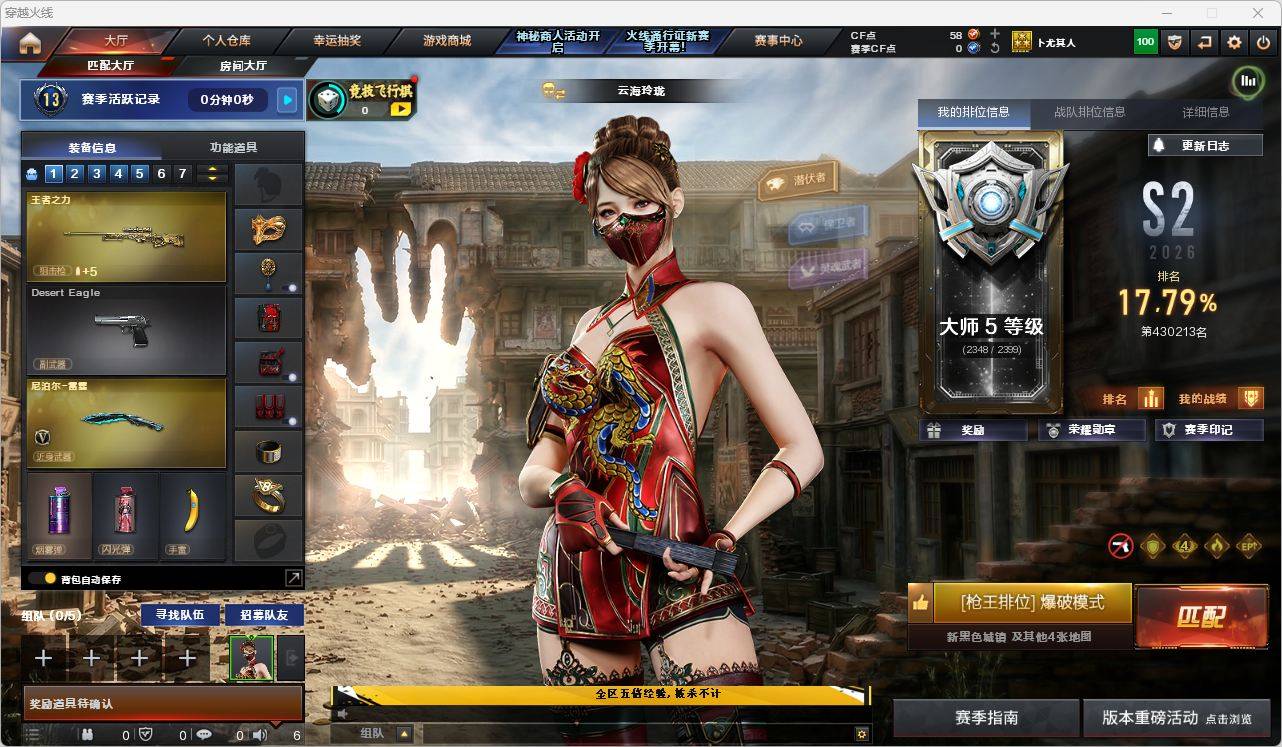The width and height of the screenshot is (1282, 747).
Task: Open the settings gear in the title bar
Action: click(x=1233, y=42)
